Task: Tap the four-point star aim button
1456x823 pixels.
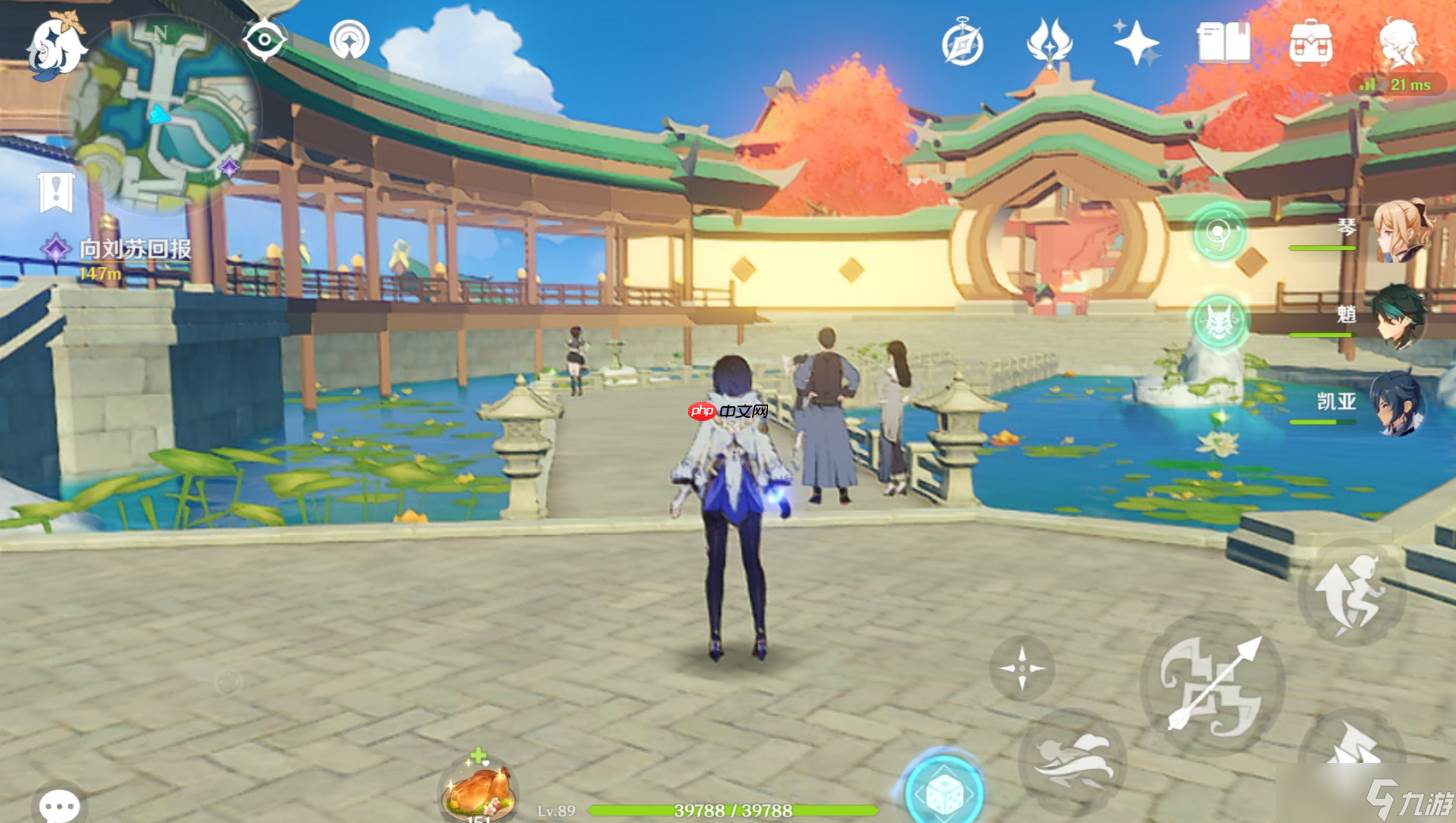Action: pyautogui.click(x=1022, y=668)
